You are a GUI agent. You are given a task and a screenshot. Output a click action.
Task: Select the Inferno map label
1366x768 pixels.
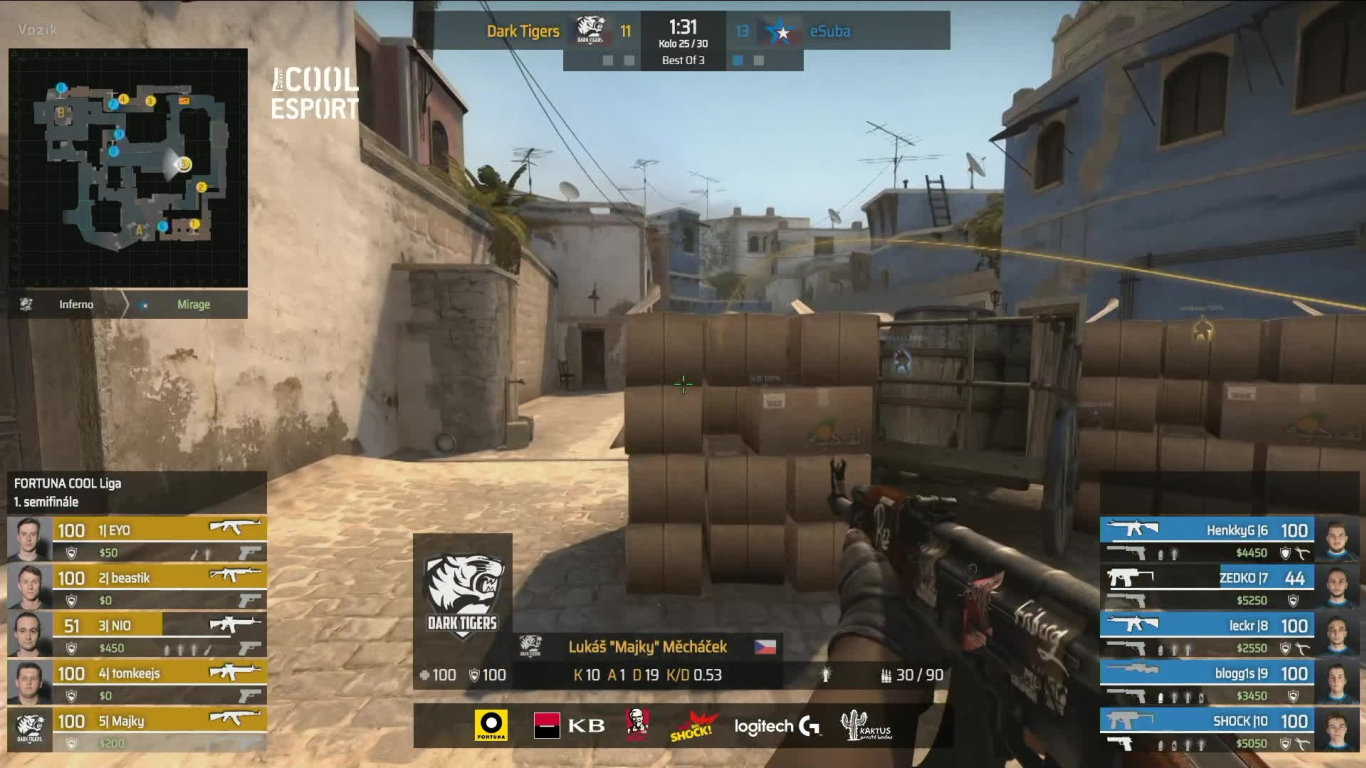coord(76,305)
